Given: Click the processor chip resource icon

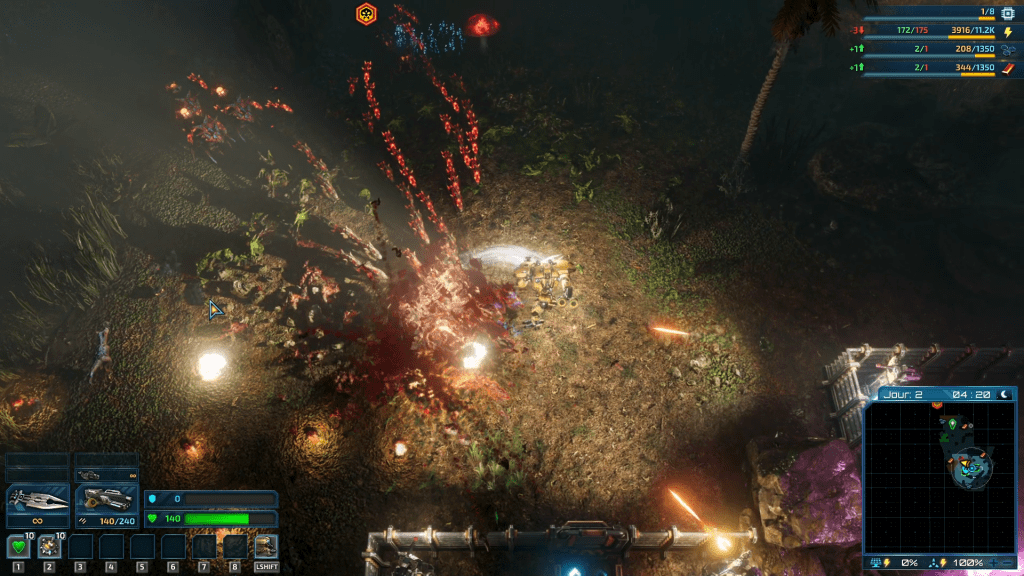Looking at the screenshot, I should tap(1008, 13).
